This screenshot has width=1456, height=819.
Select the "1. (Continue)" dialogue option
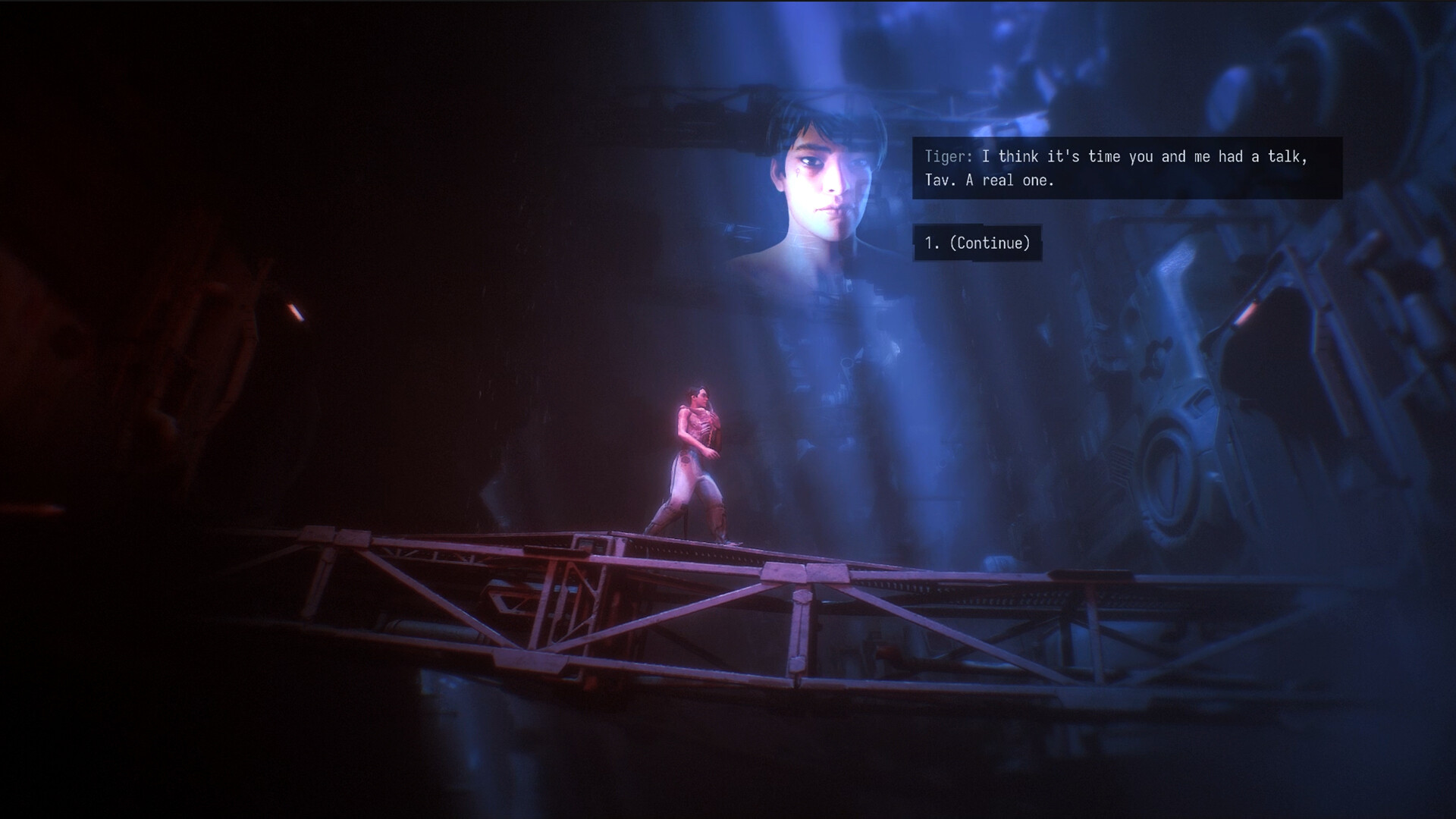click(x=977, y=243)
